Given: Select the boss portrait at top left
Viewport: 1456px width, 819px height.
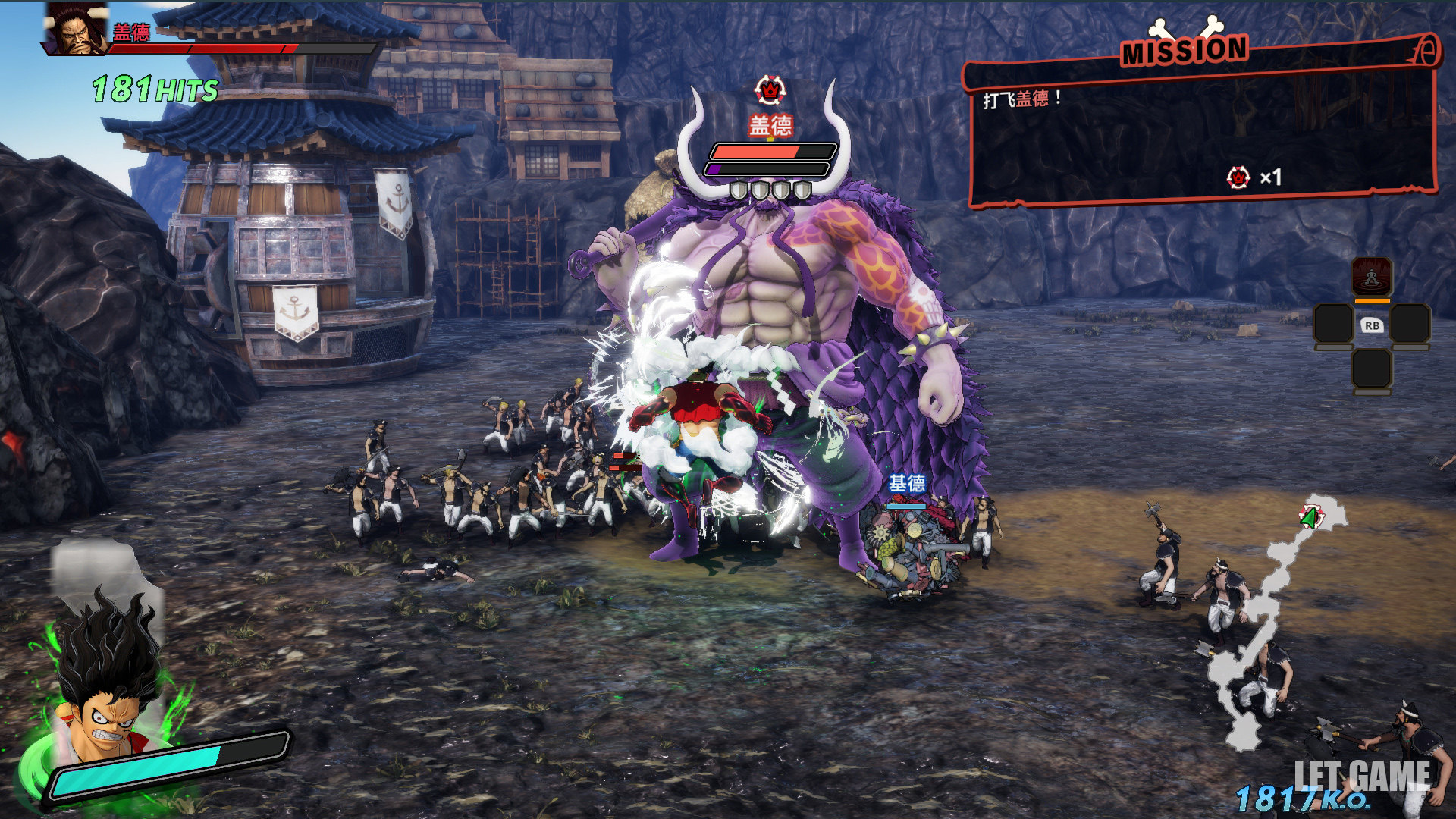Looking at the screenshot, I should [x=77, y=30].
